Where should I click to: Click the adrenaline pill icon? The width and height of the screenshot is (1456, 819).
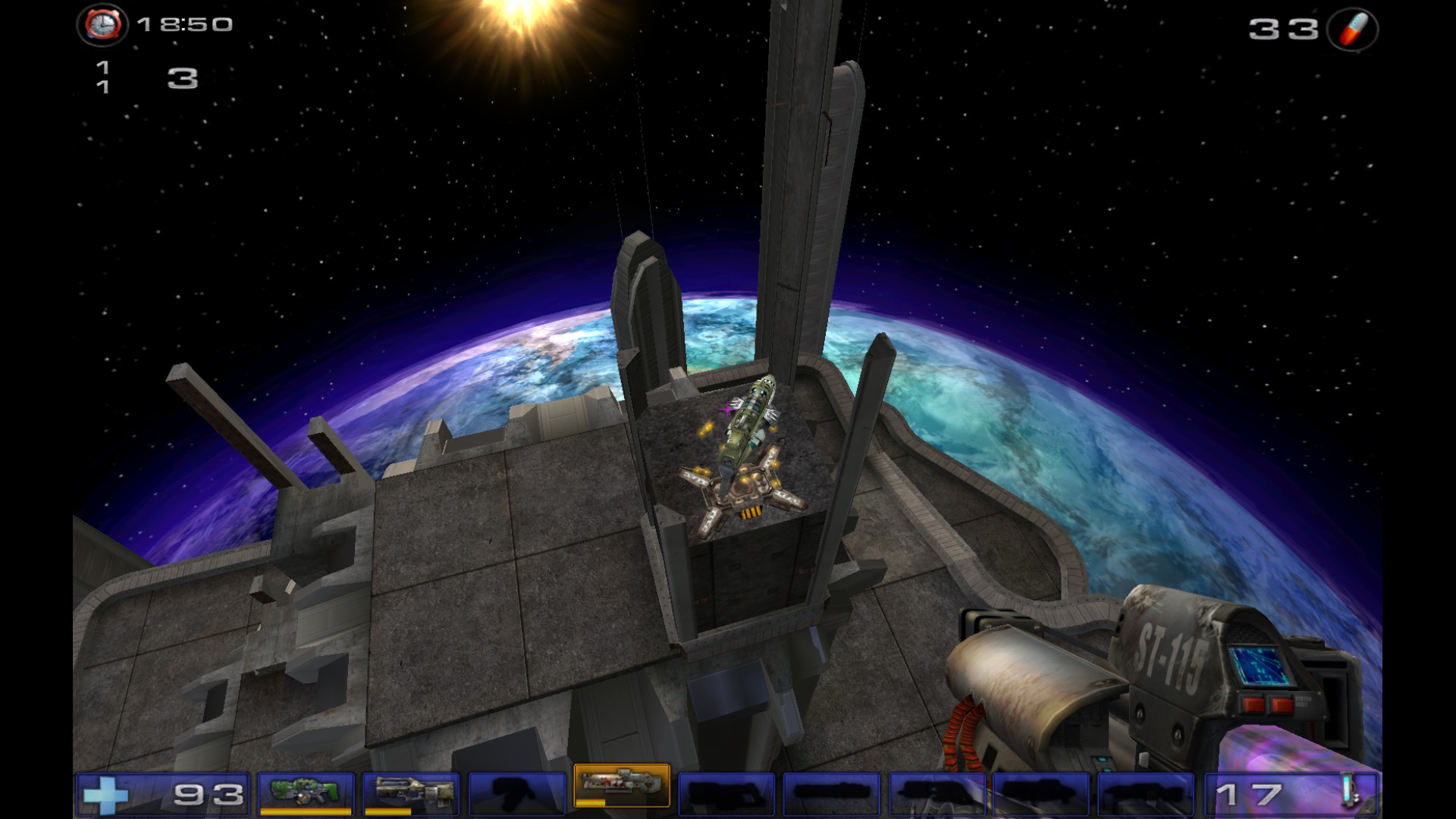[x=1352, y=30]
